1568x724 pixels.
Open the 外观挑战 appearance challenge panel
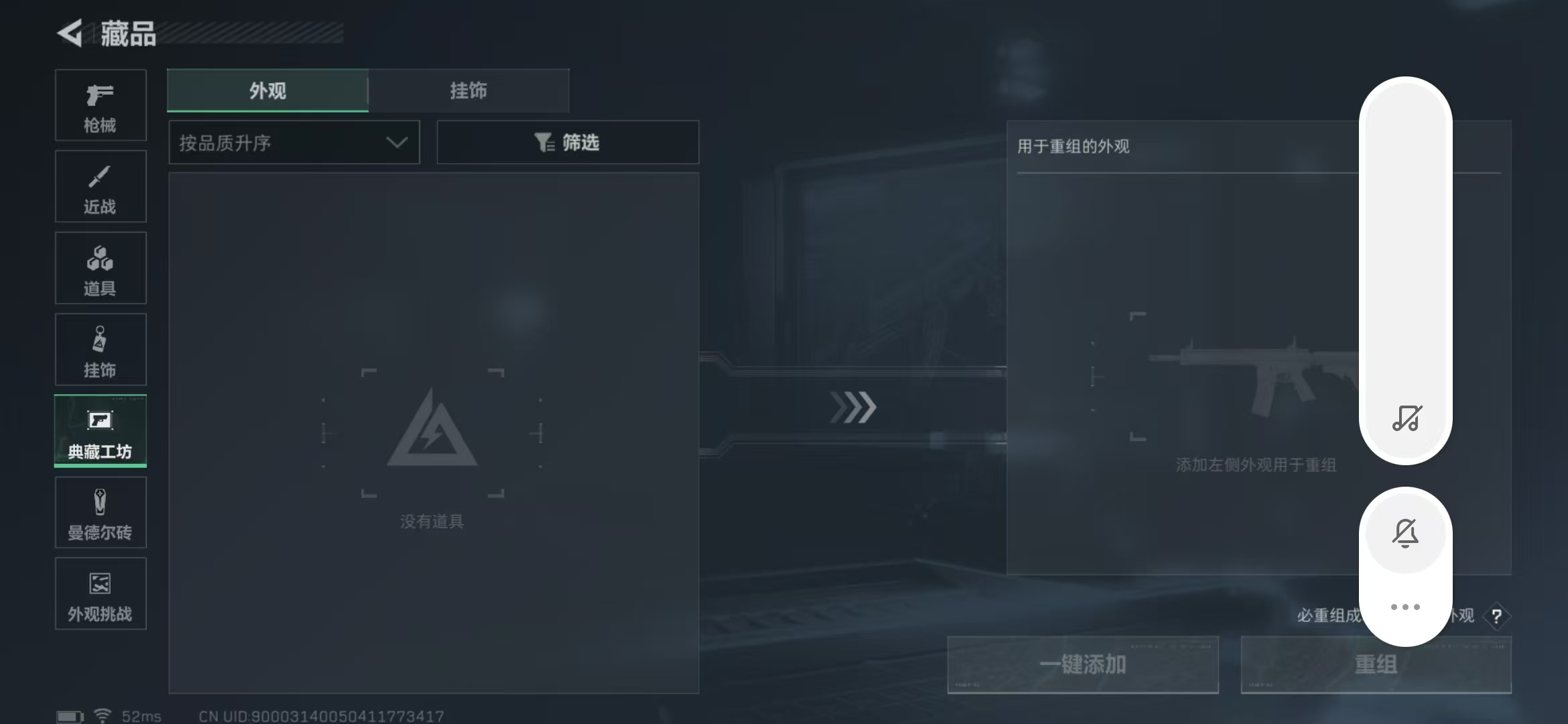[x=100, y=594]
